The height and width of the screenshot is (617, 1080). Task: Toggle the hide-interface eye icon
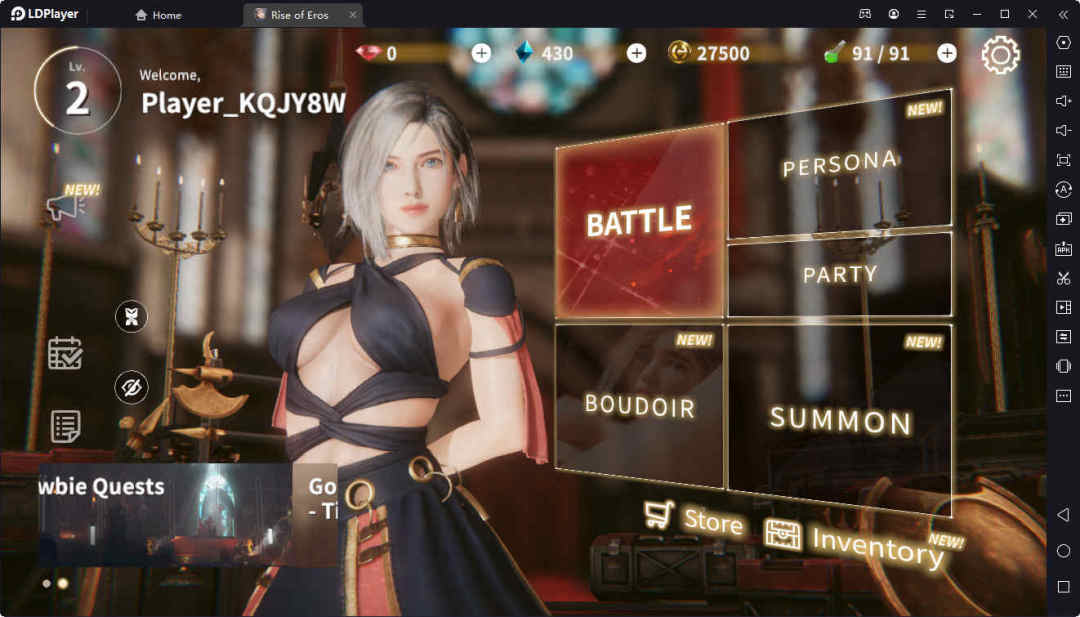coord(131,387)
